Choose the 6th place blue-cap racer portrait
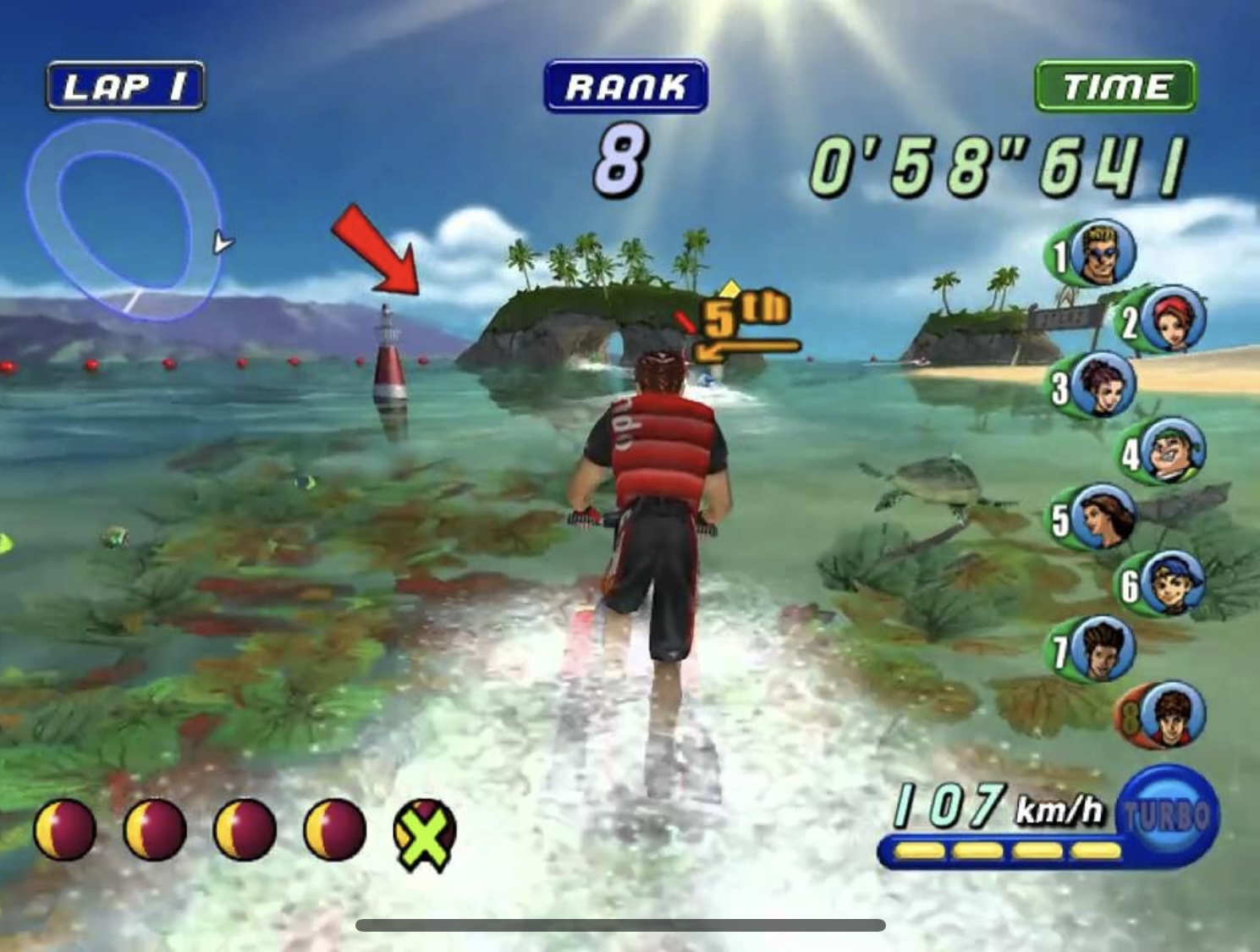Image resolution: width=1260 pixels, height=952 pixels. (x=1172, y=582)
